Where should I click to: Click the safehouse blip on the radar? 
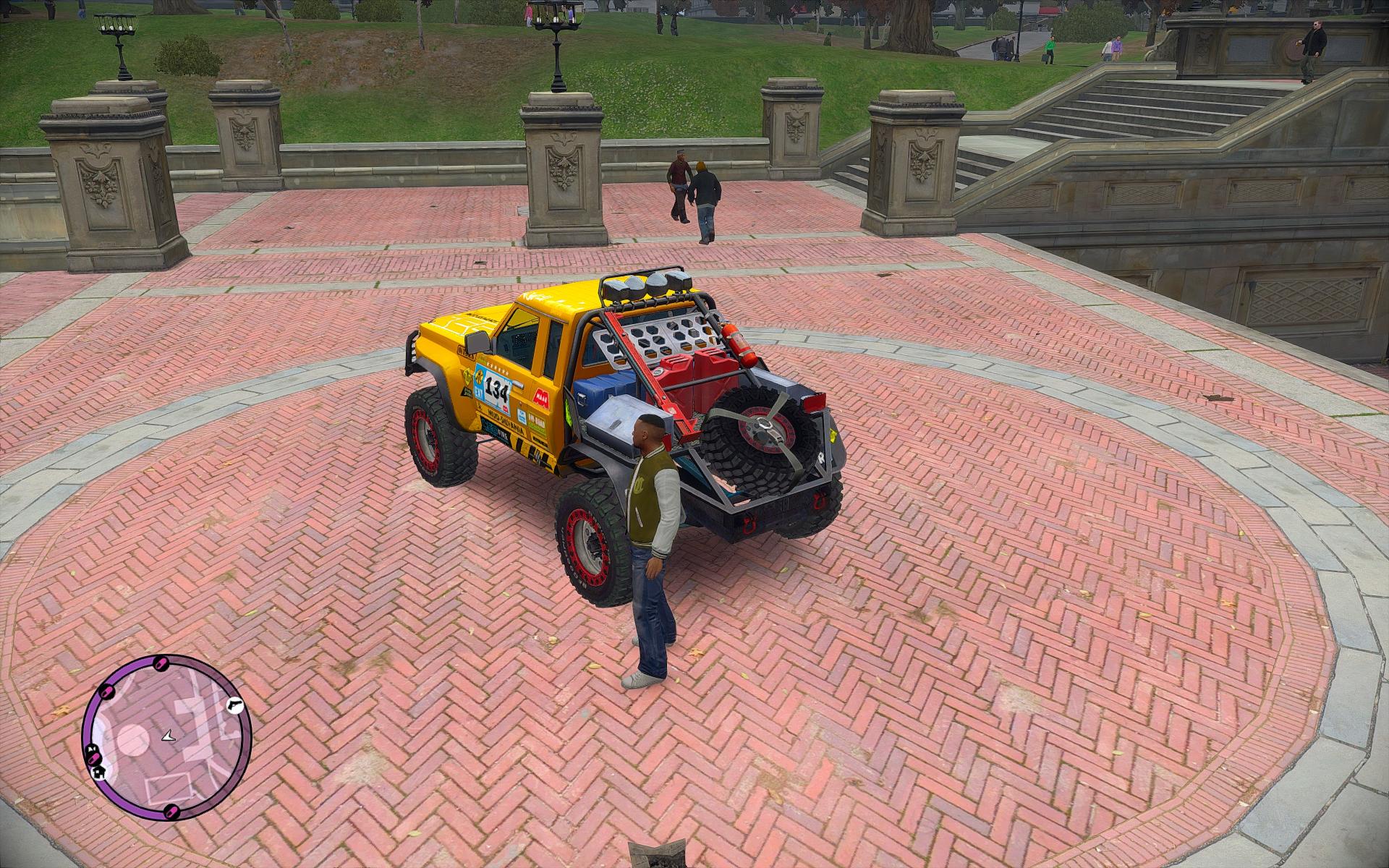97,773
